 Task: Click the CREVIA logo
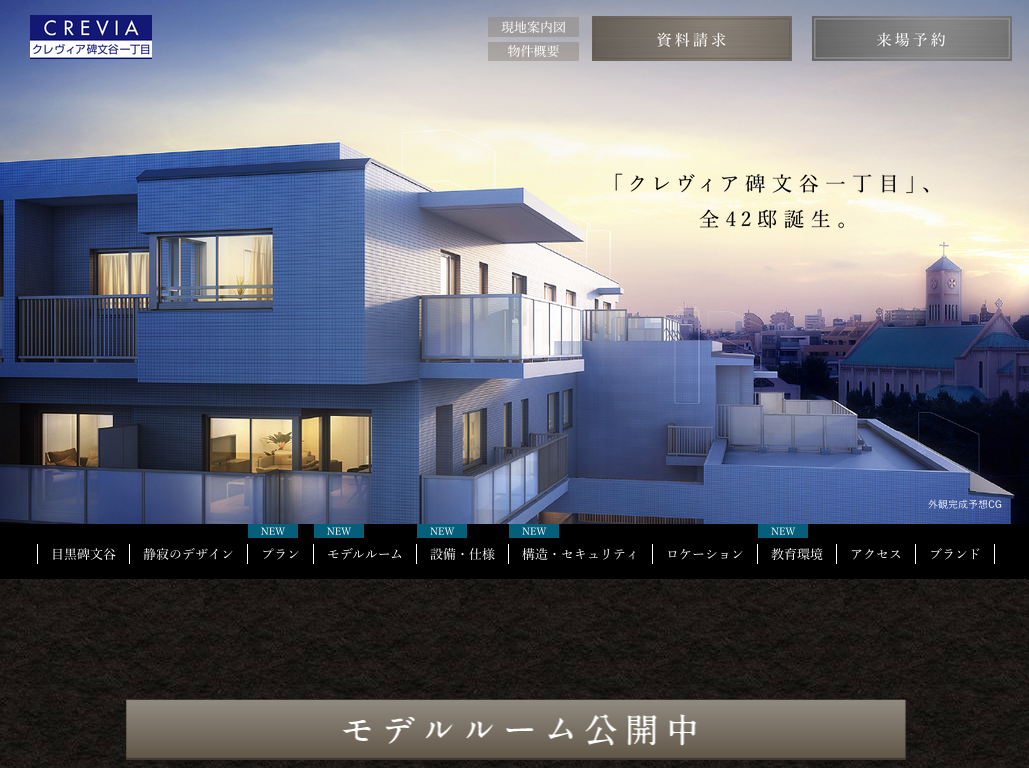(x=91, y=37)
